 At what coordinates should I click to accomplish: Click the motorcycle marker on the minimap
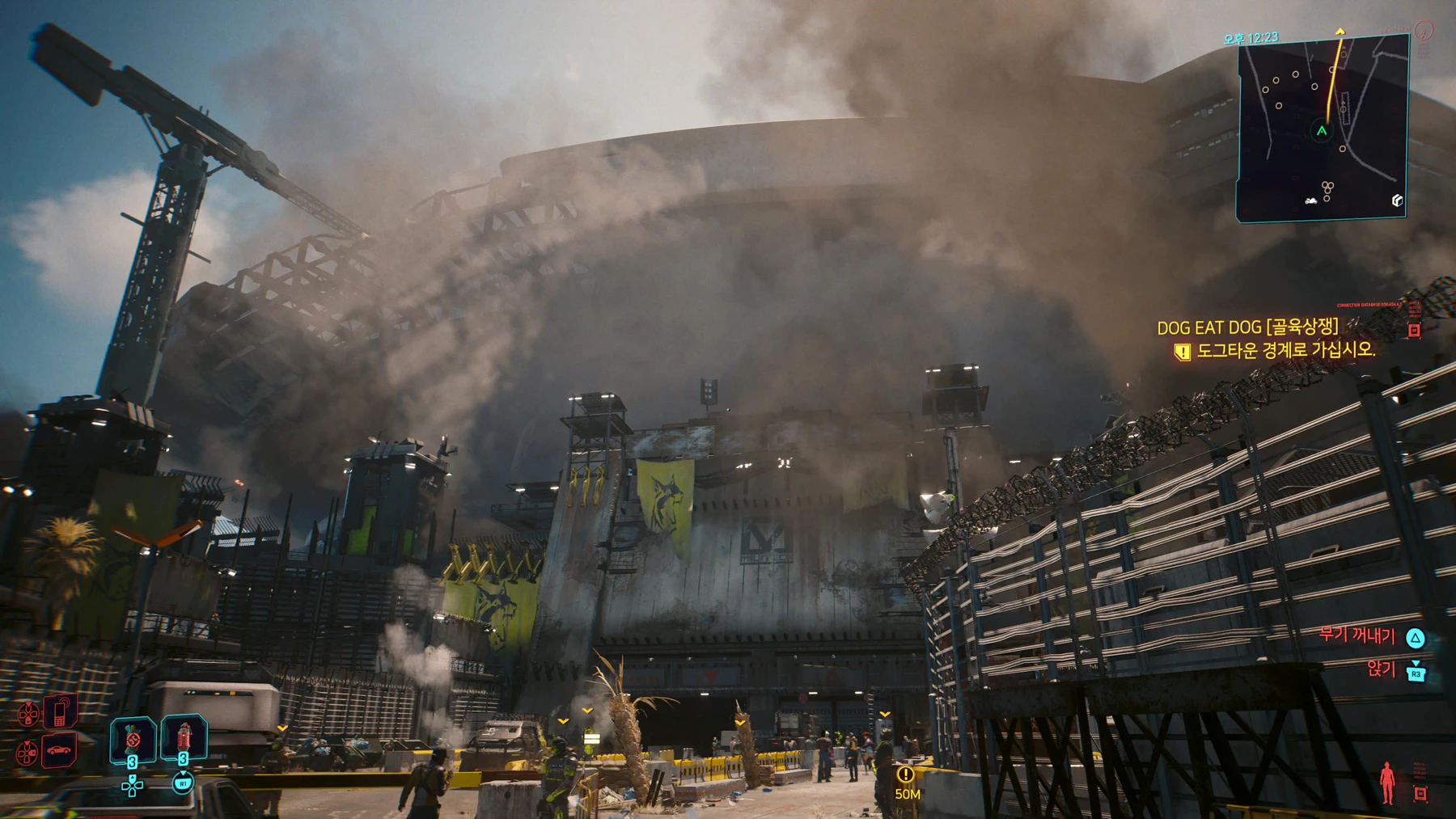pyautogui.click(x=1311, y=201)
